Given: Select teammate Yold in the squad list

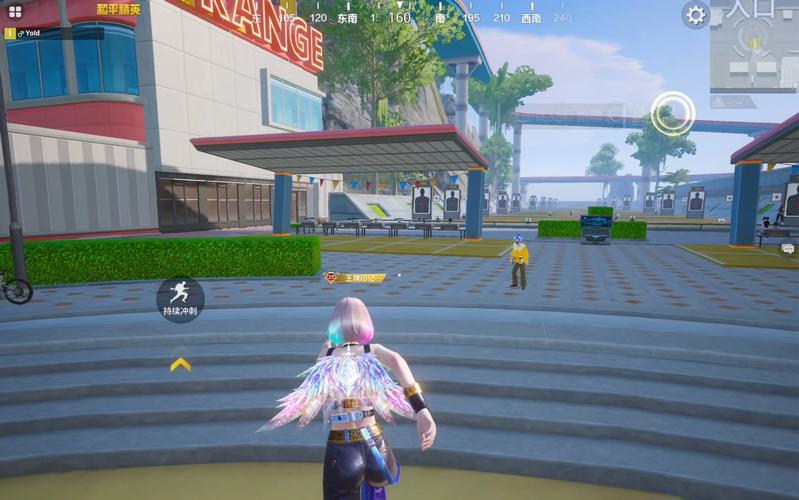Looking at the screenshot, I should coord(30,33).
